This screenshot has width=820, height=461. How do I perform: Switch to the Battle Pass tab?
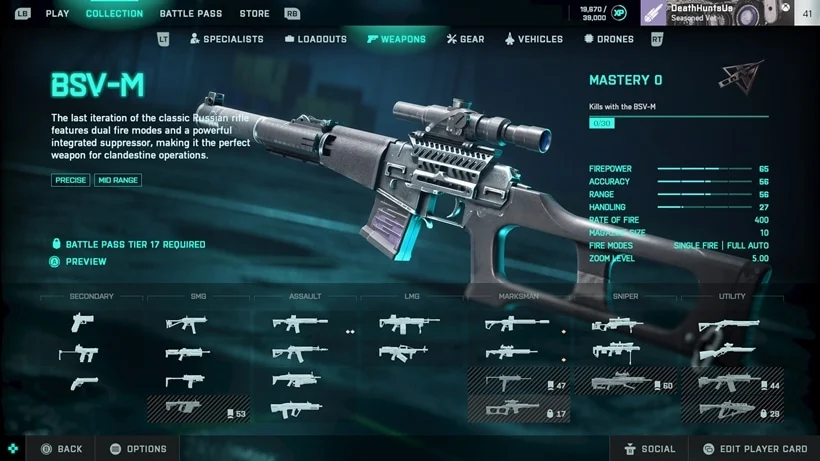(x=191, y=14)
